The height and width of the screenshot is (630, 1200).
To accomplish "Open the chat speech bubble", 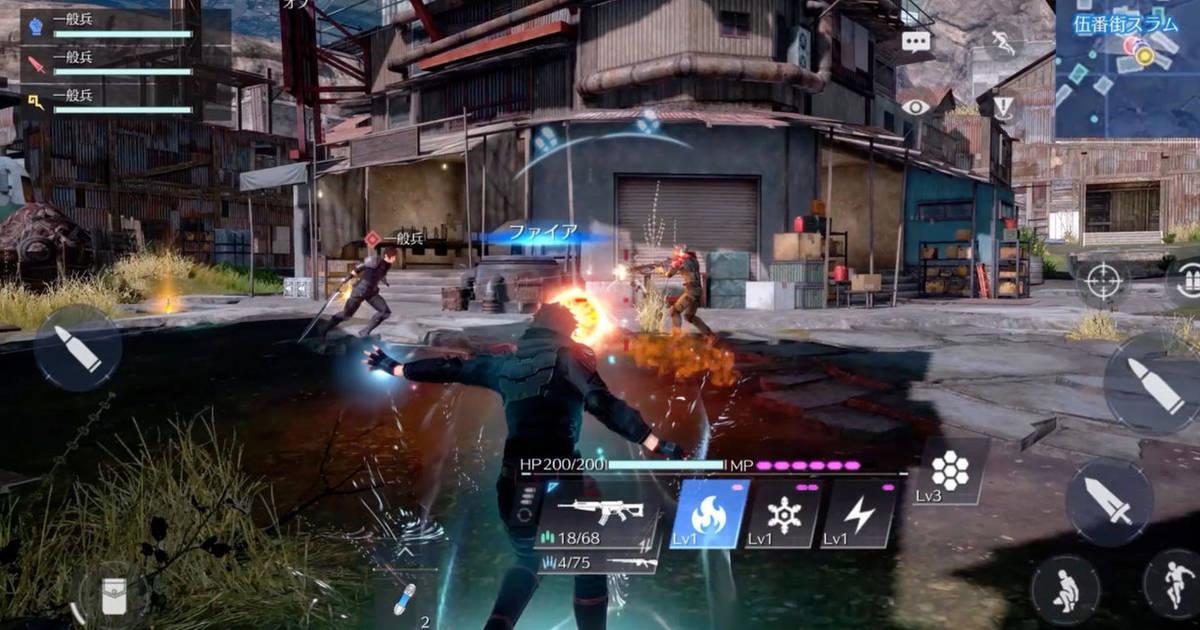I will pyautogui.click(x=916, y=41).
